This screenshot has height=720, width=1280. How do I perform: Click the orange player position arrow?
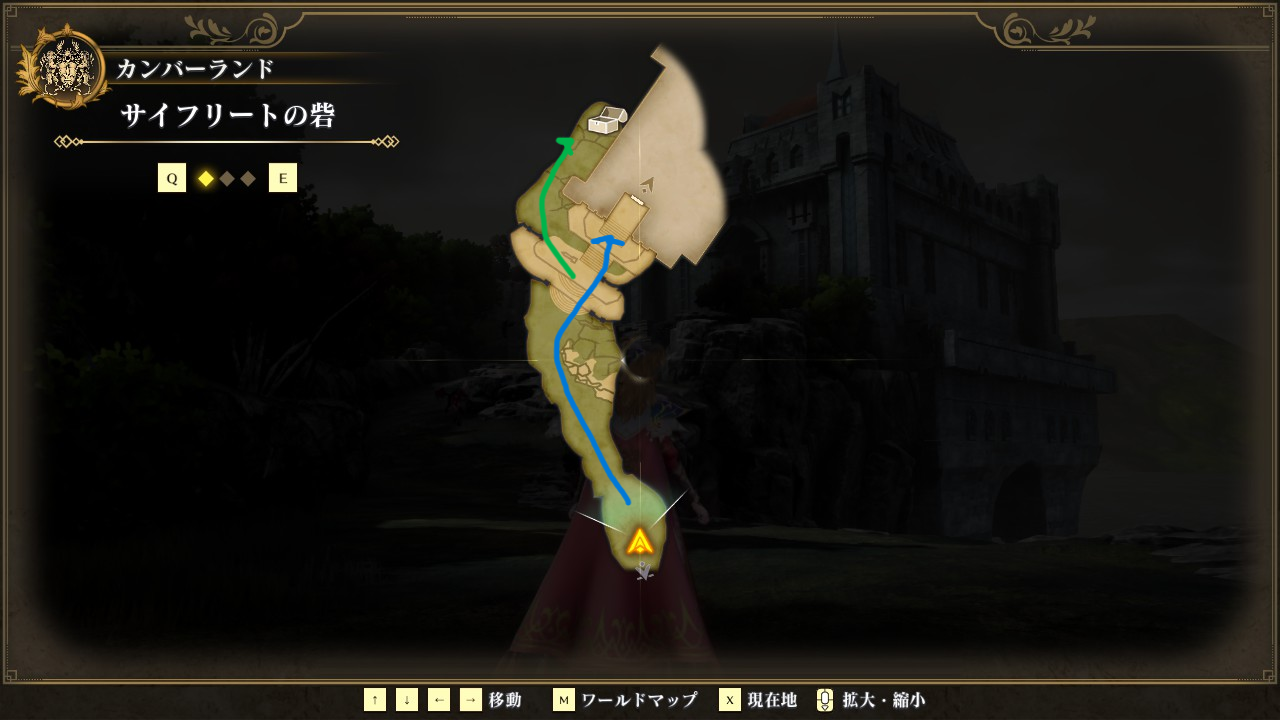(x=640, y=542)
